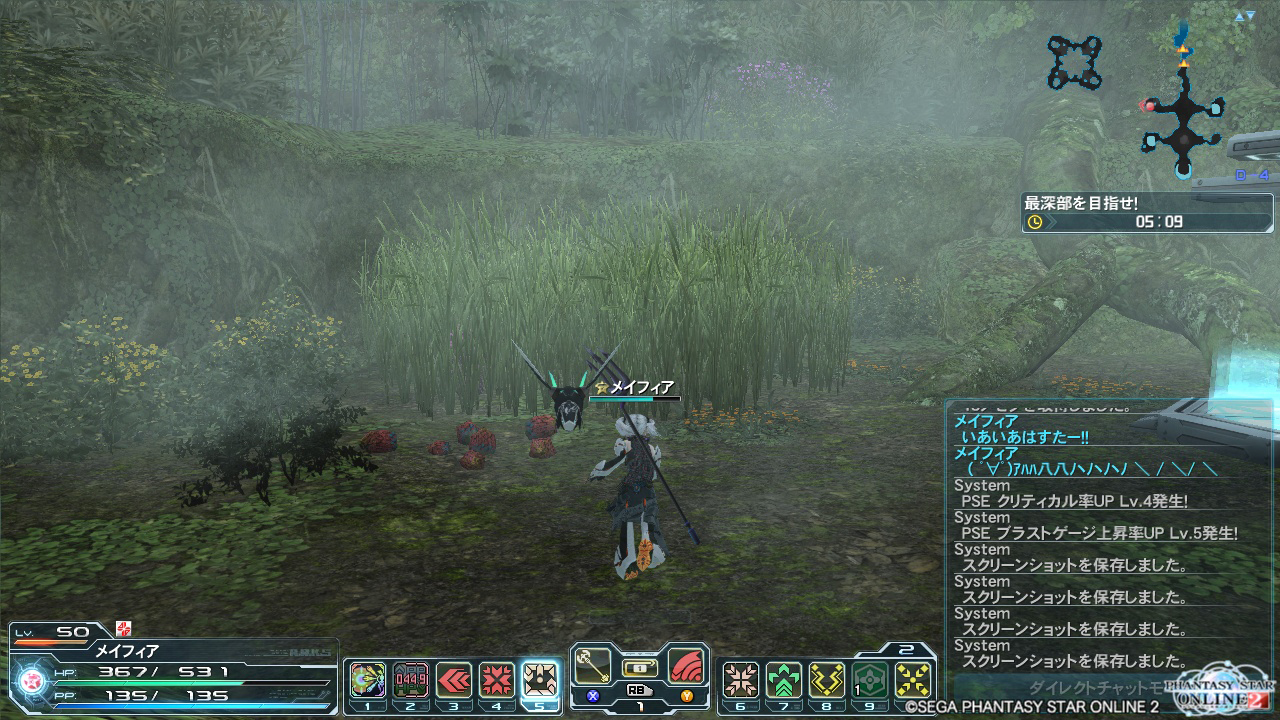Select the equipped partisan weapon icon
The height and width of the screenshot is (720, 1280).
(593, 666)
